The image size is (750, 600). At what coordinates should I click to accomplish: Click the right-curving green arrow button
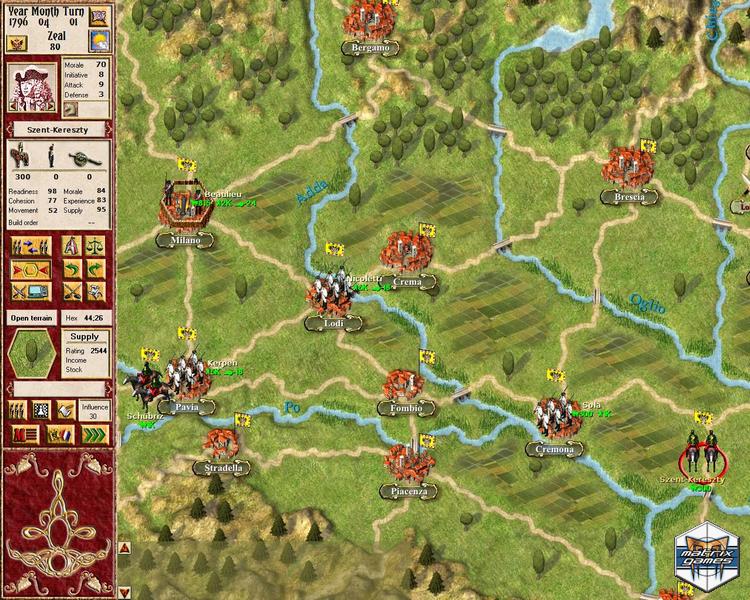click(96, 269)
